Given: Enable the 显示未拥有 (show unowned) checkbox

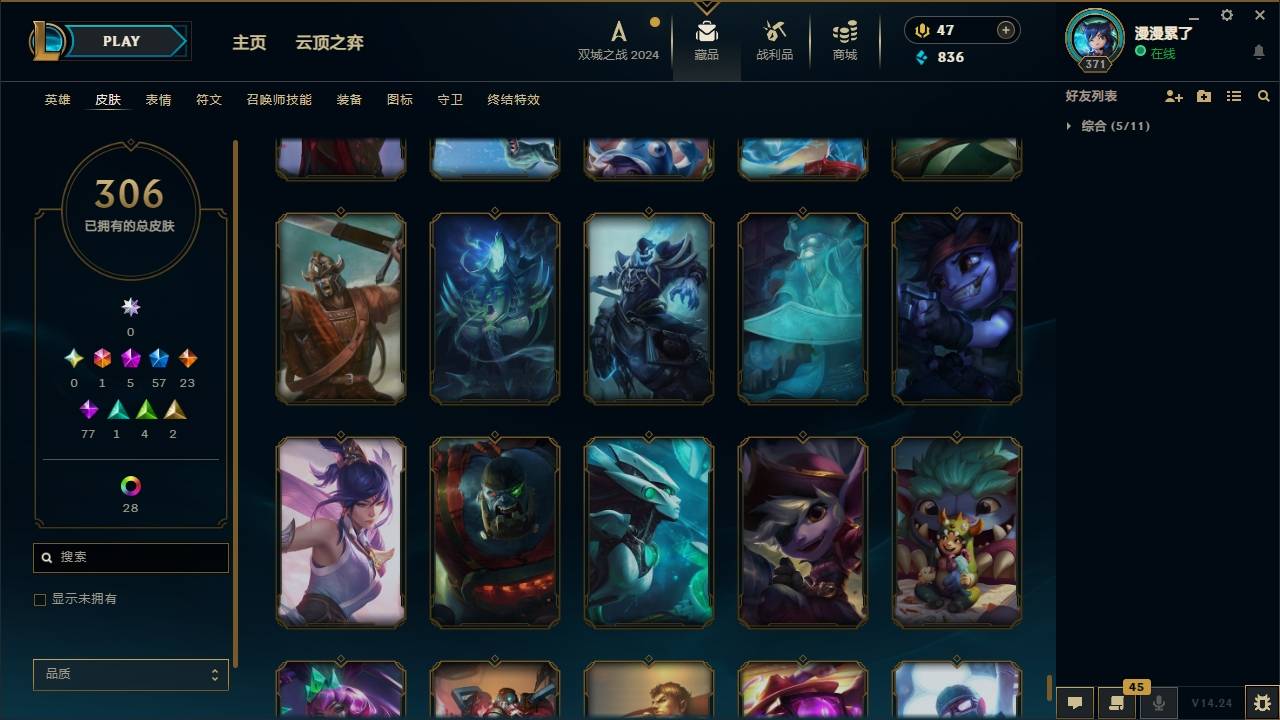Looking at the screenshot, I should (x=40, y=599).
